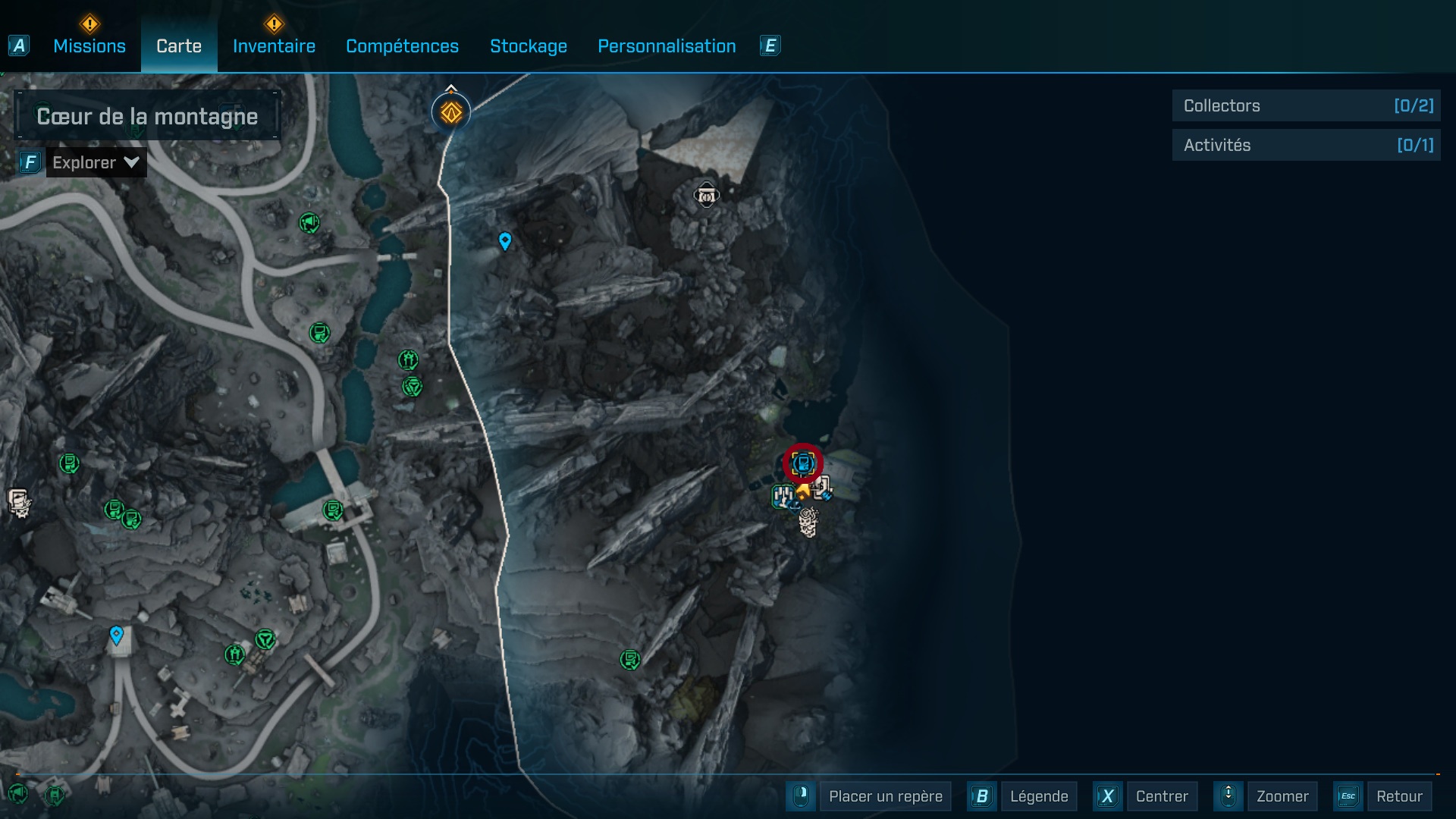
Task: Expand the Explorer dropdown
Action: (x=96, y=162)
